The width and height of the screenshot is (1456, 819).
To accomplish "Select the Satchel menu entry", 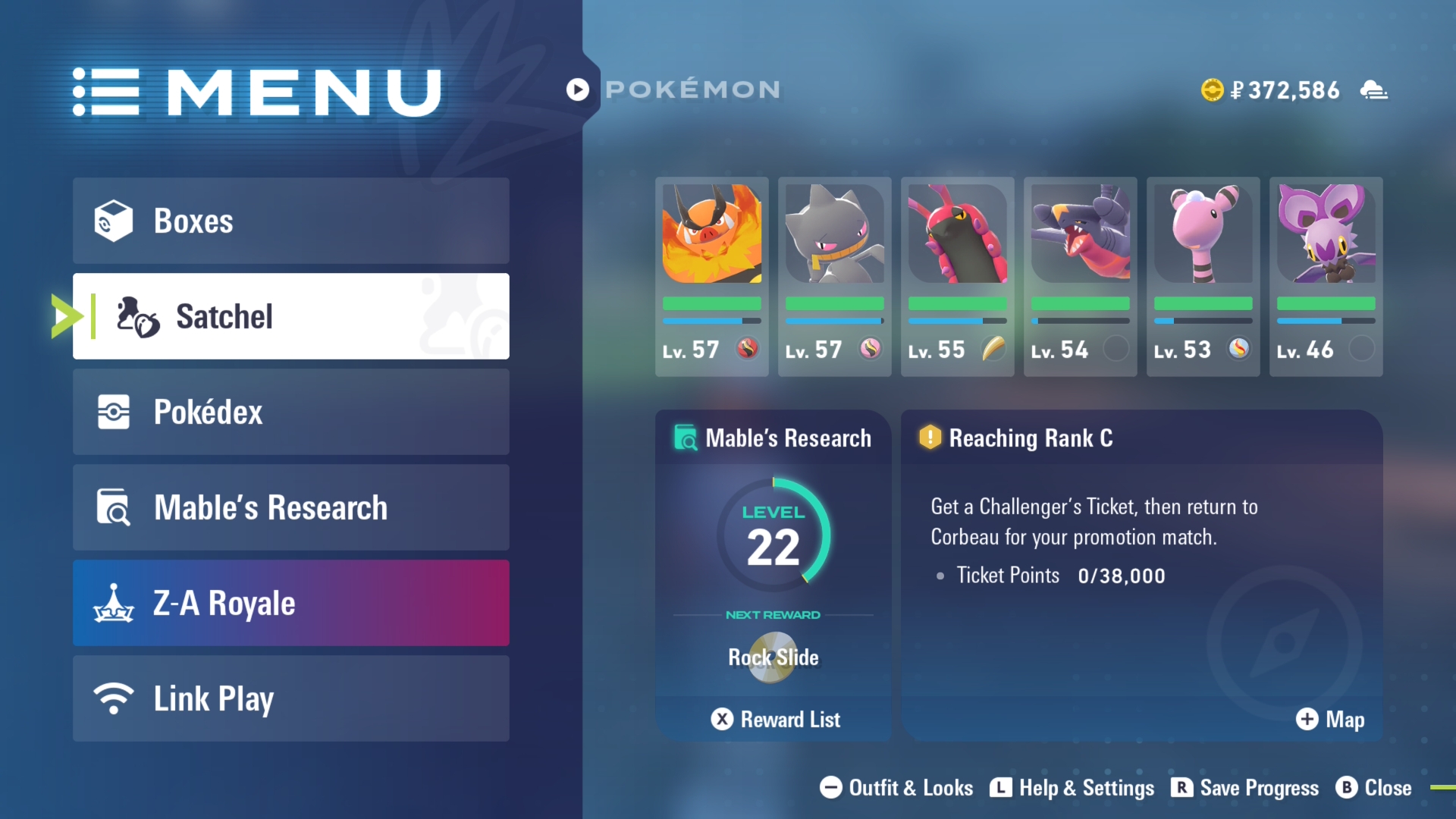I will (x=290, y=316).
